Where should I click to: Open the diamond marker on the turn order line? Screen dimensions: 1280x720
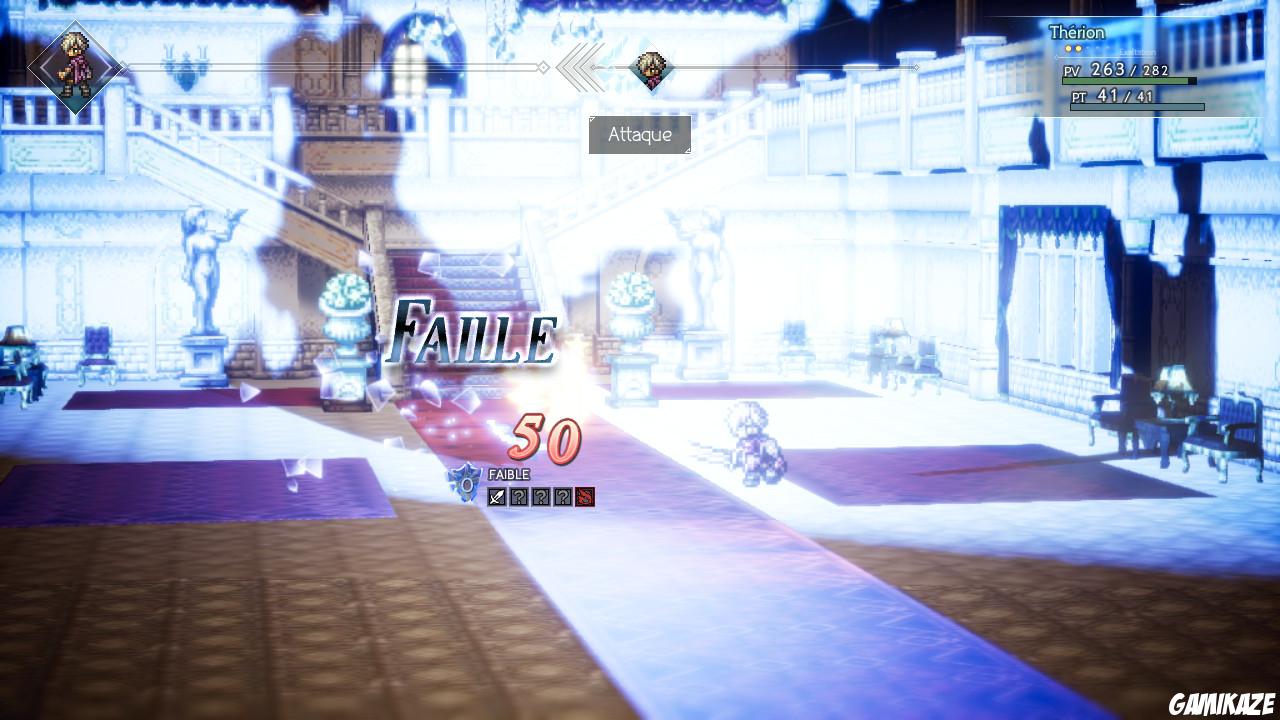(541, 68)
